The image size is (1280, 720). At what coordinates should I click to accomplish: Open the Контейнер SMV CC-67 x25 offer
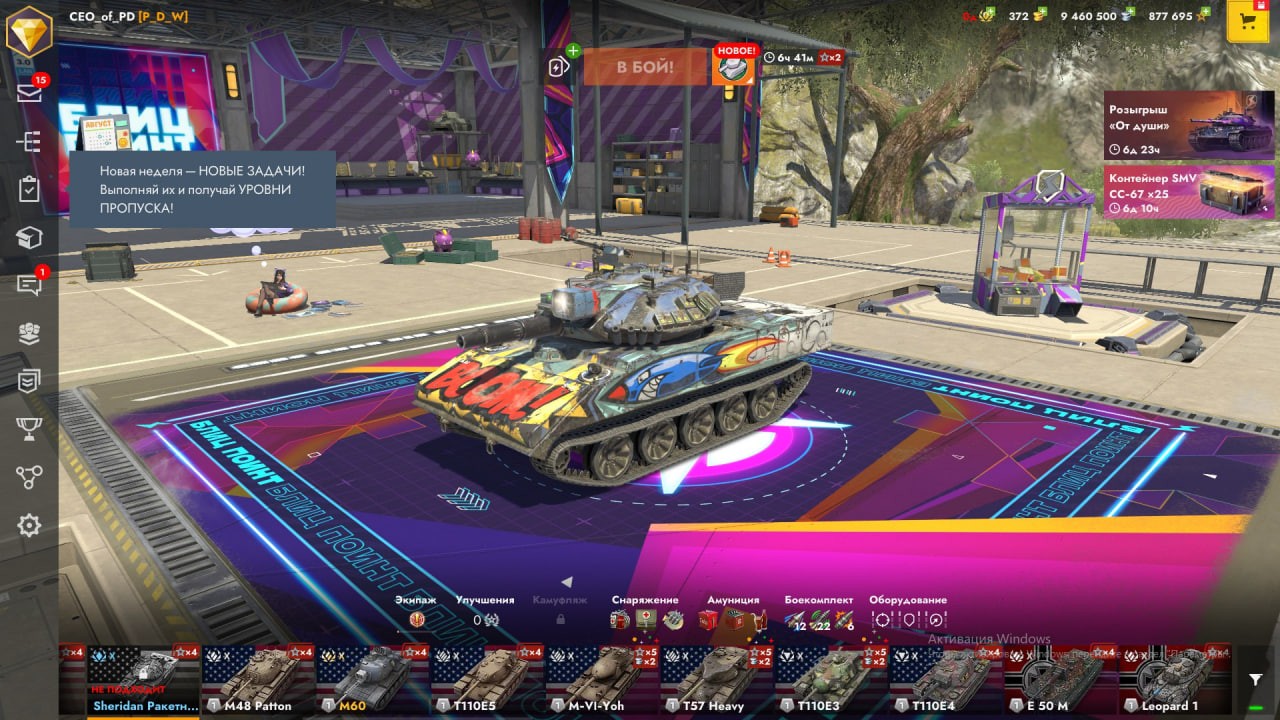[1188, 192]
